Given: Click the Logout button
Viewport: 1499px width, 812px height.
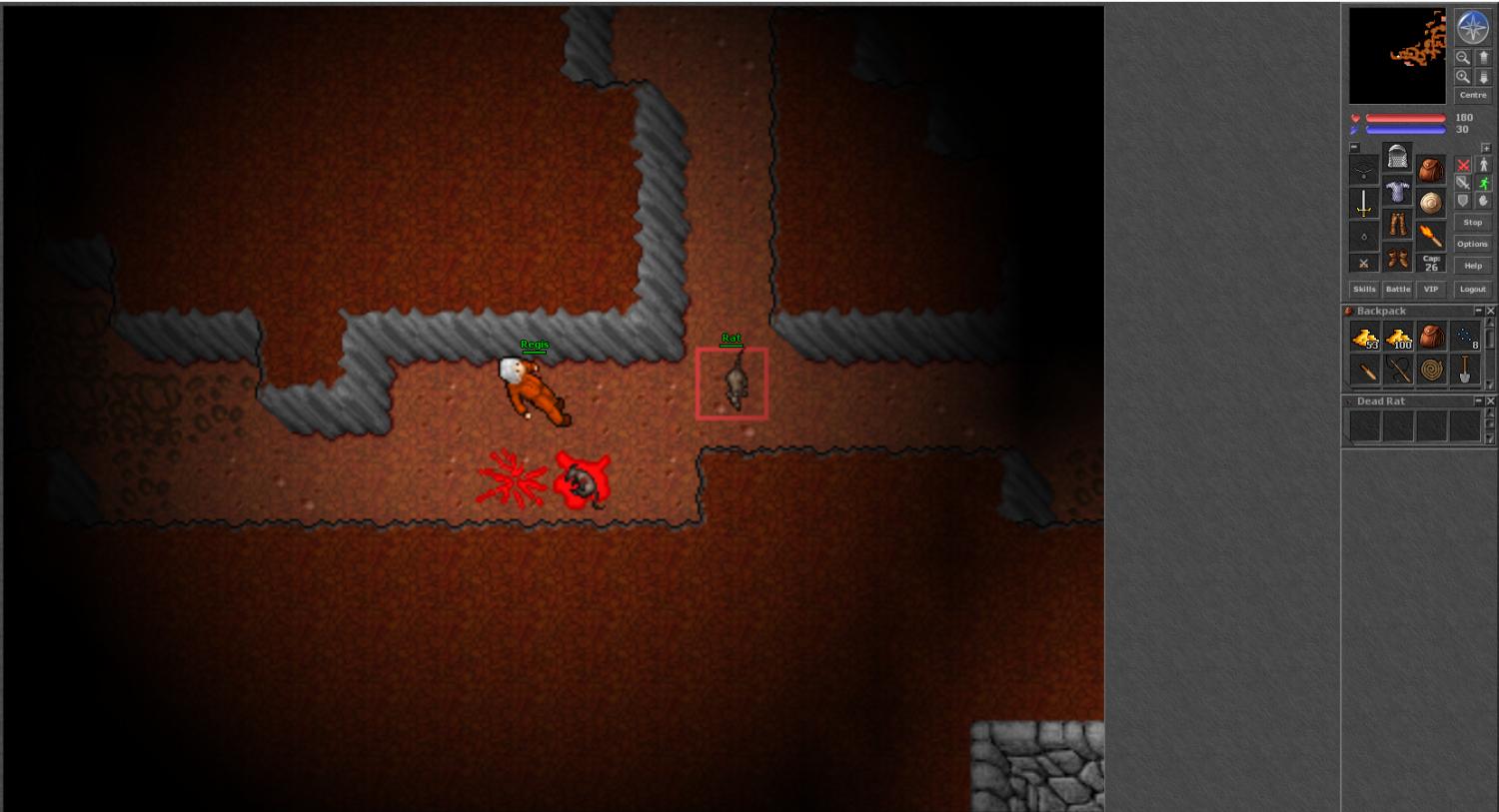Looking at the screenshot, I should [x=1472, y=289].
